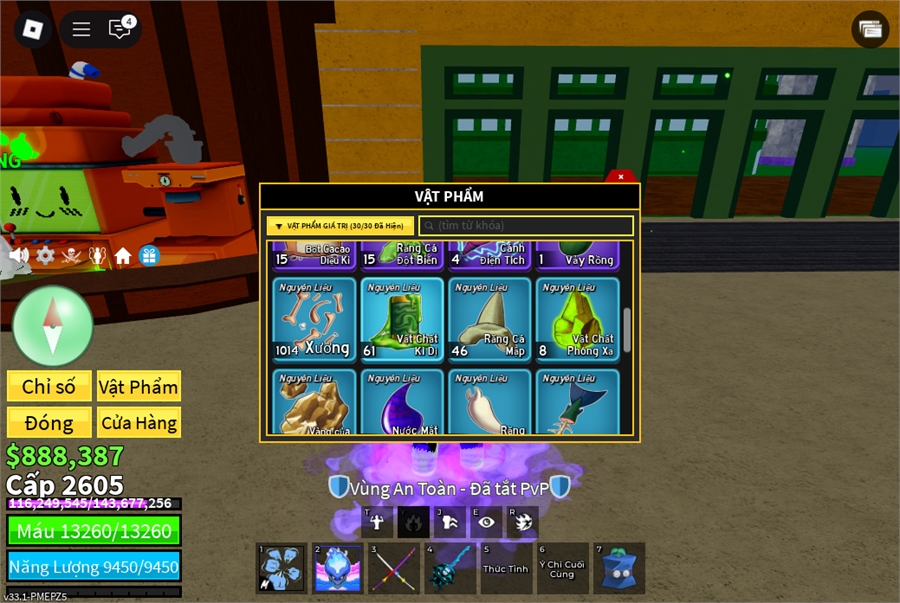Open the Cửa Hàng shop
The height and width of the screenshot is (603, 900).
[x=139, y=423]
